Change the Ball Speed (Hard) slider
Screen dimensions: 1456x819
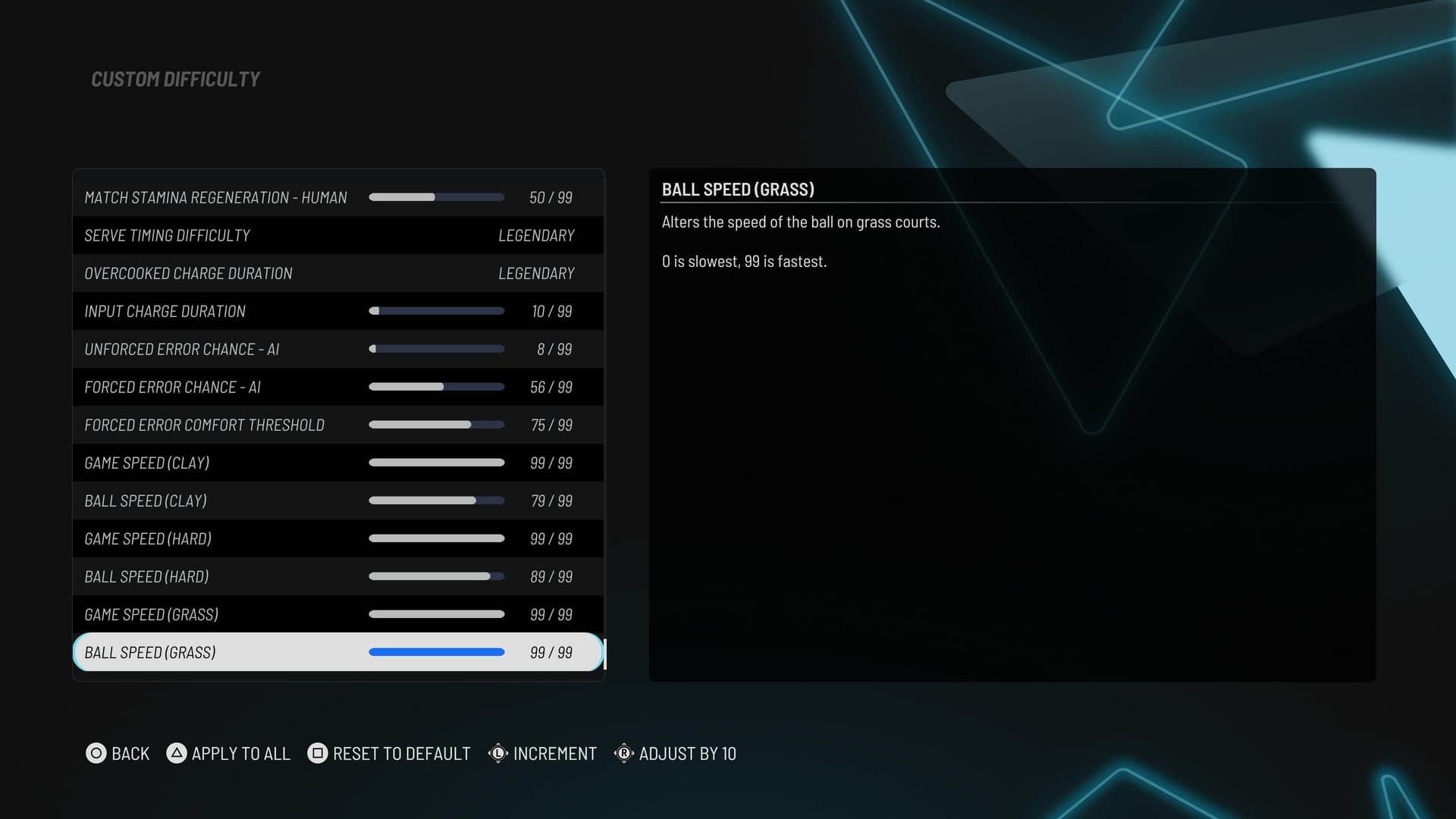(x=436, y=576)
